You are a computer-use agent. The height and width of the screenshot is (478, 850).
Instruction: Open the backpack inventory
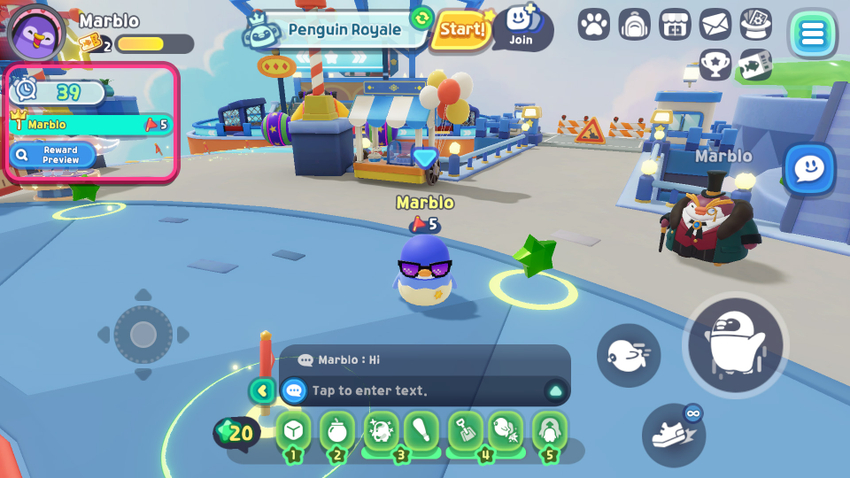(x=634, y=25)
